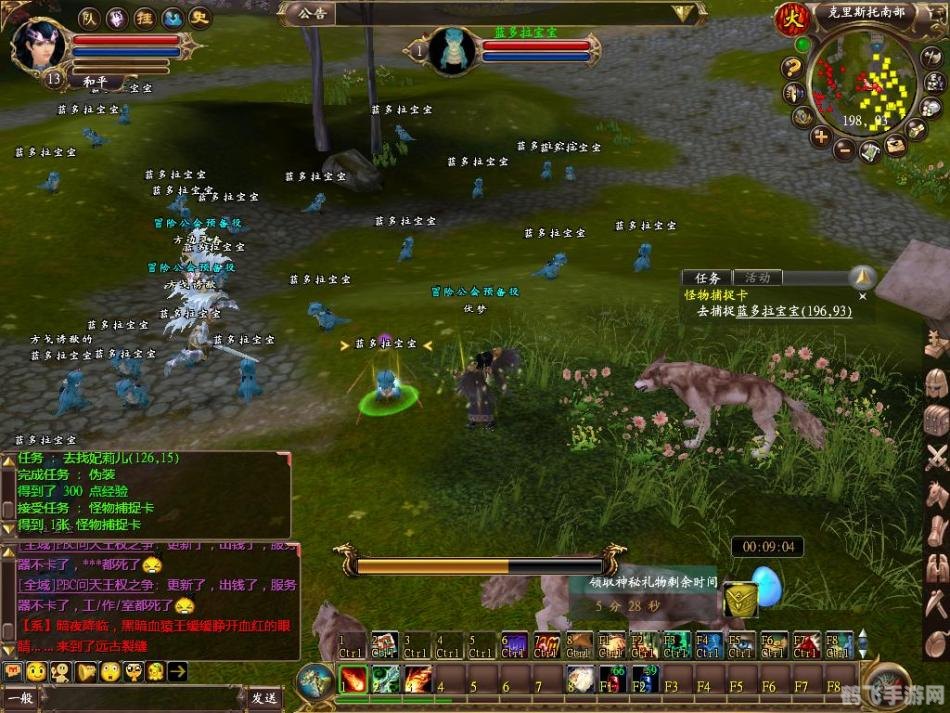Click the 史 history button
The image size is (950, 713).
click(x=200, y=18)
